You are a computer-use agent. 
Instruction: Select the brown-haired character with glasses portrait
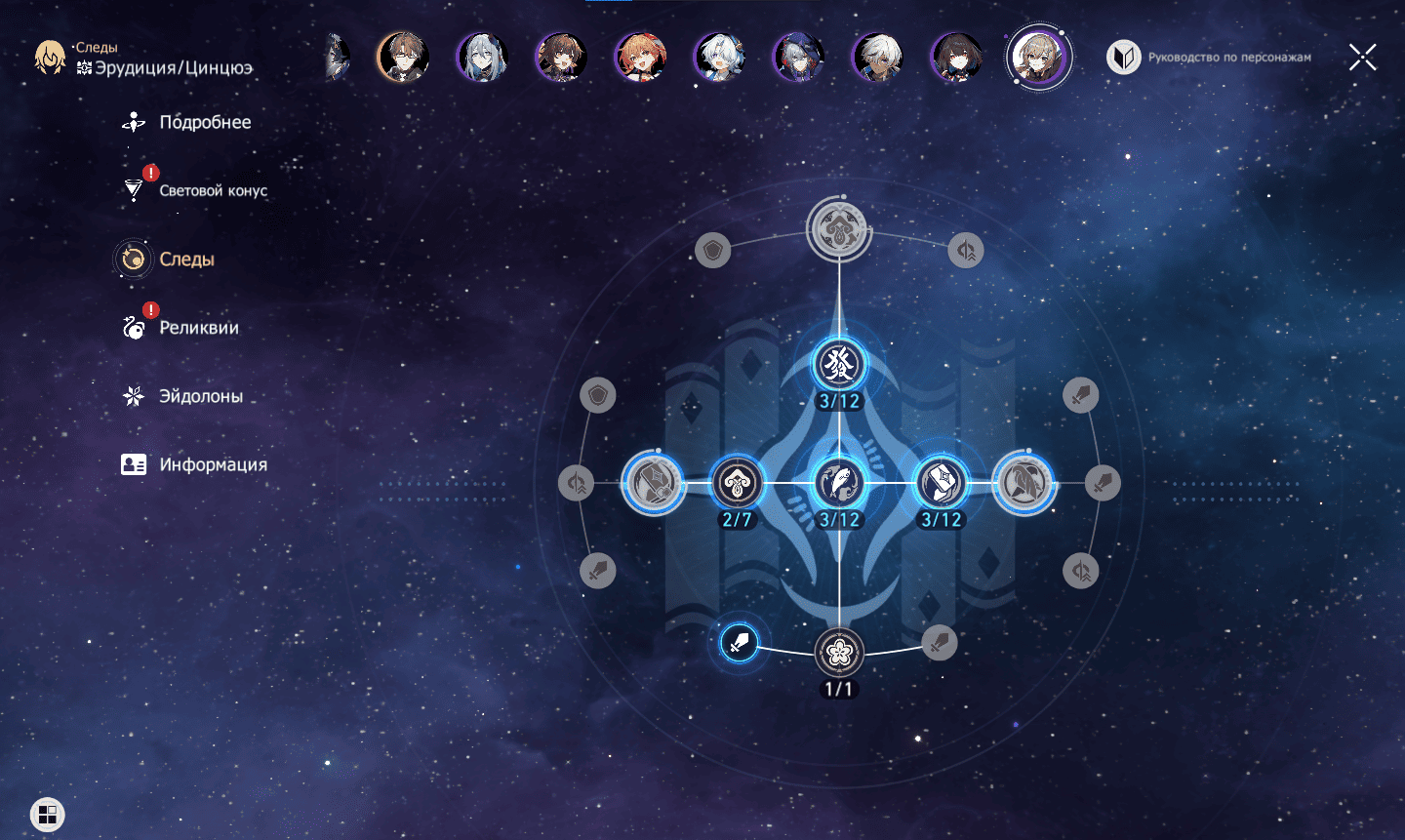402,58
